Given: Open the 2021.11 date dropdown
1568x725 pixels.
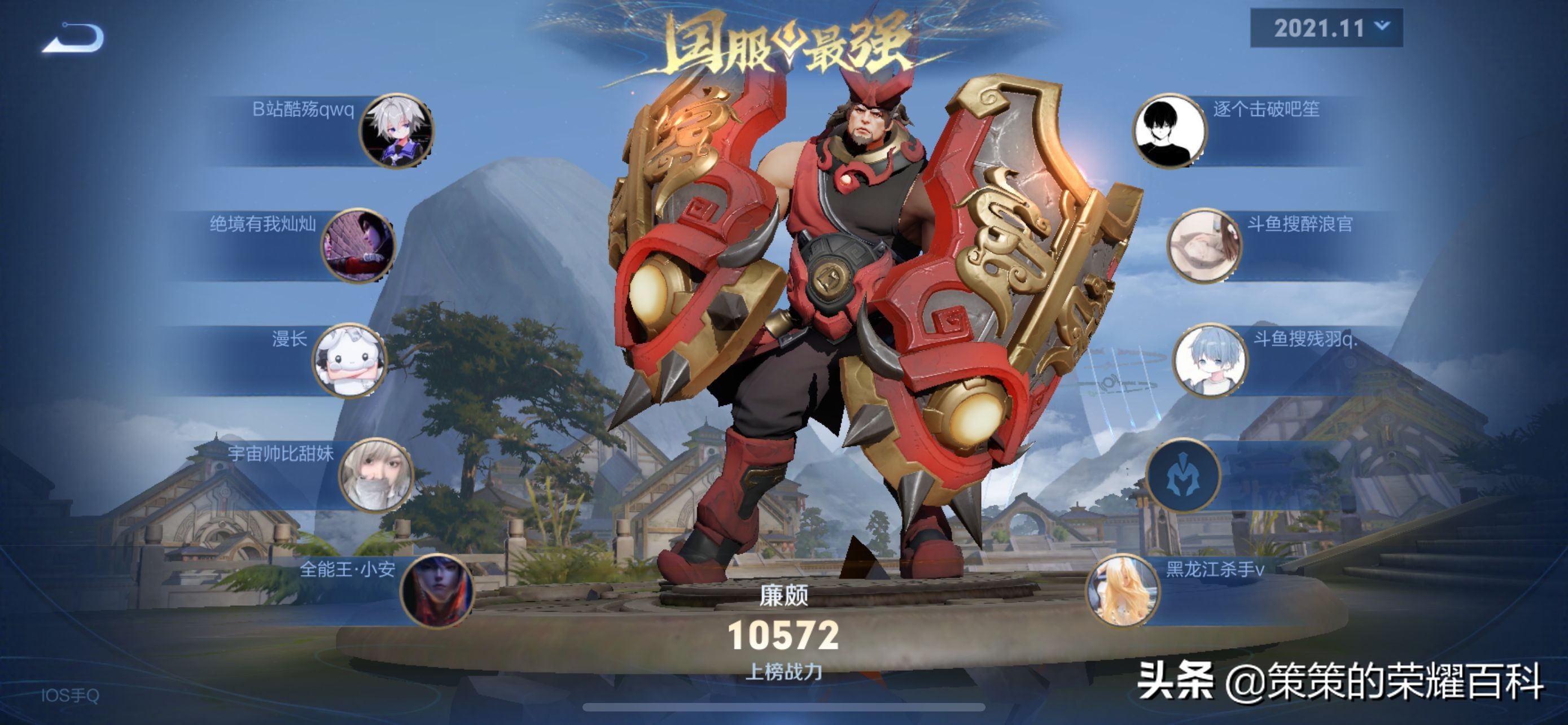Looking at the screenshot, I should [1326, 28].
